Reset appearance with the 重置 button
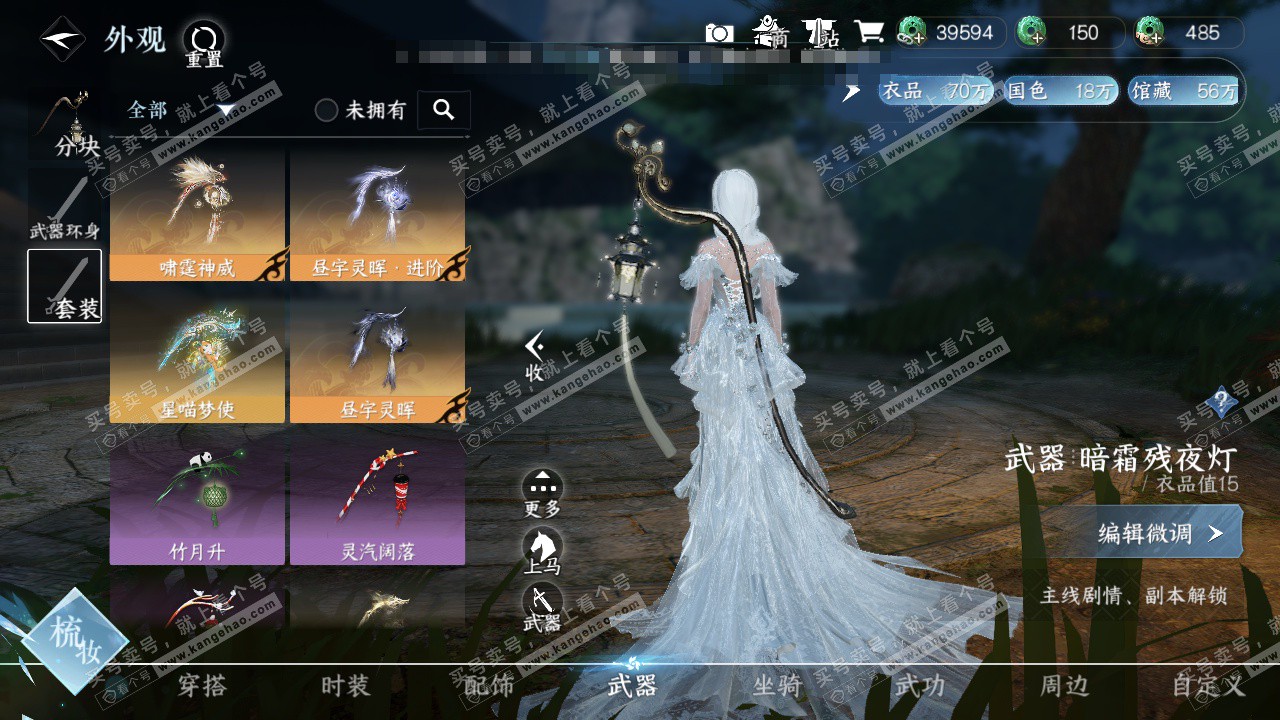Viewport: 1280px width, 720px height. [x=204, y=42]
